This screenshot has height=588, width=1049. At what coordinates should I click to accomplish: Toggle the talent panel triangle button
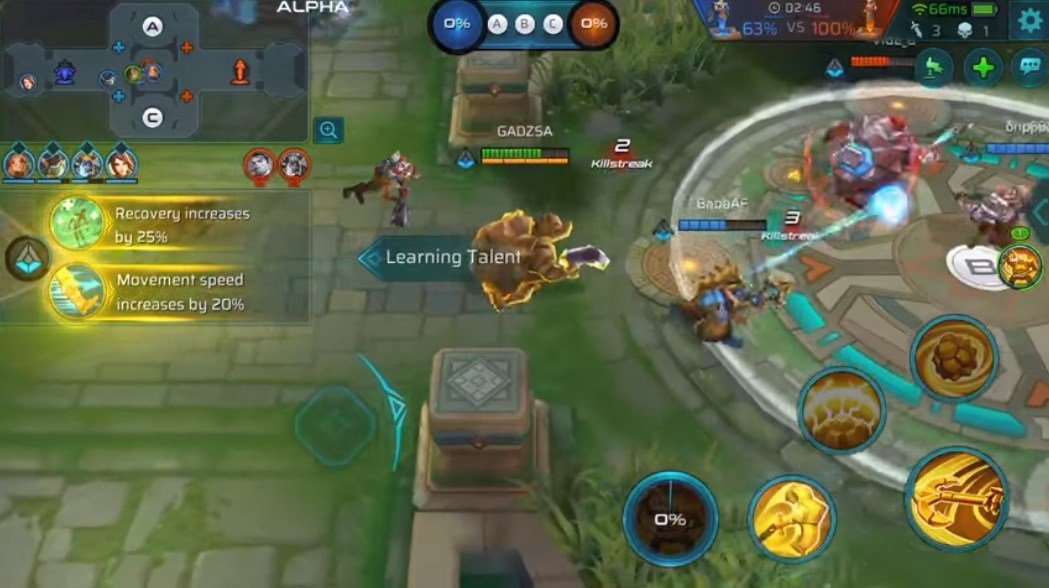click(27, 259)
